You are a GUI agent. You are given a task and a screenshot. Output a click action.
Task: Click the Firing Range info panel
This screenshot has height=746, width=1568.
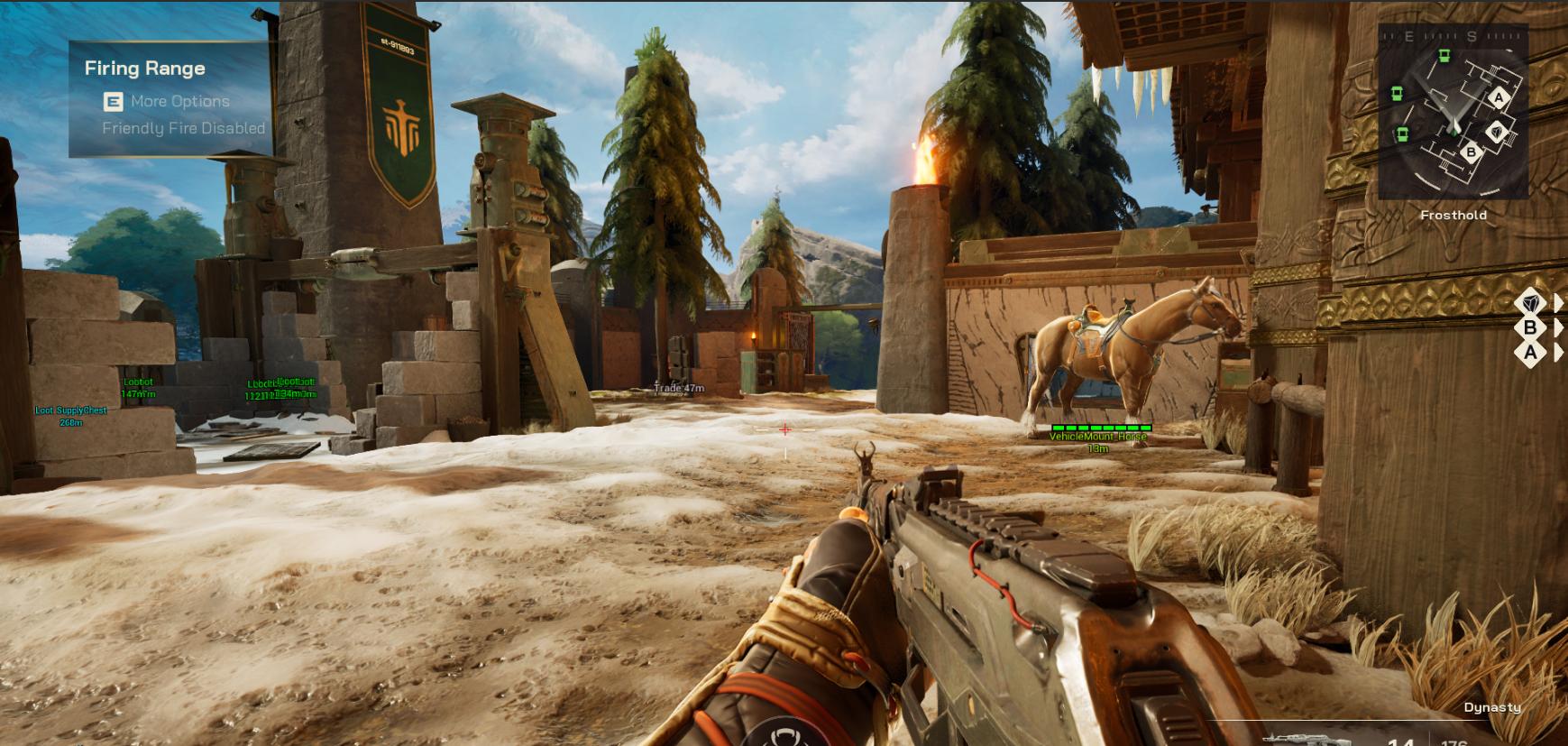[170, 98]
